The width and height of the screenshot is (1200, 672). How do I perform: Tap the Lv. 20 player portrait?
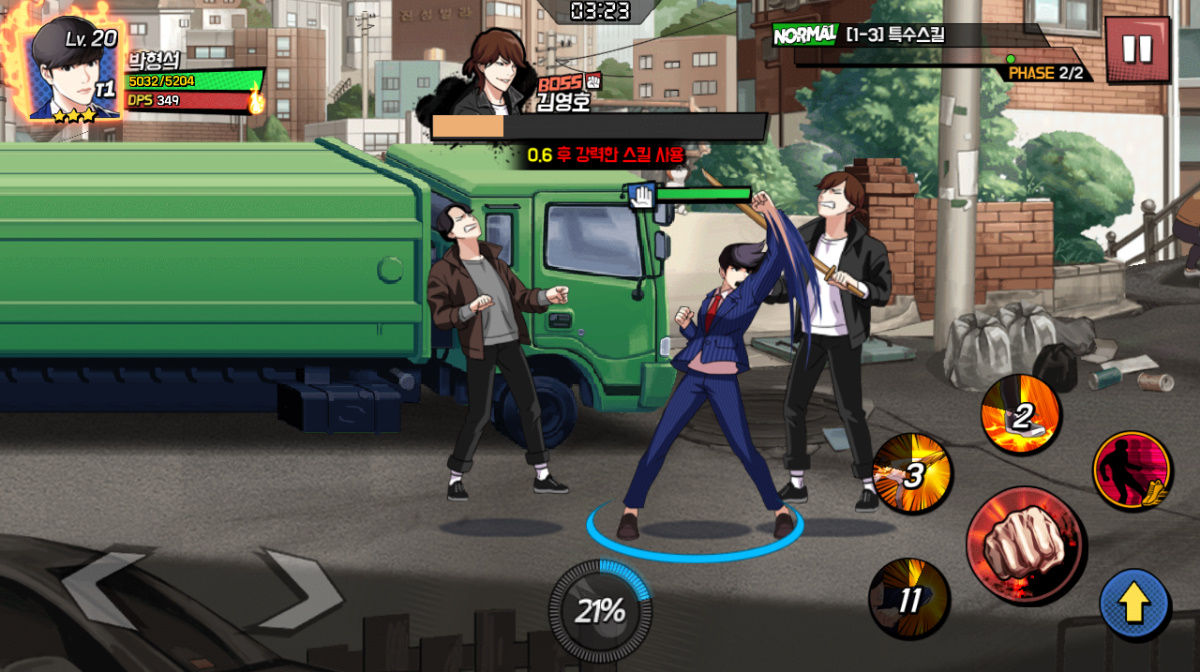pyautogui.click(x=74, y=70)
